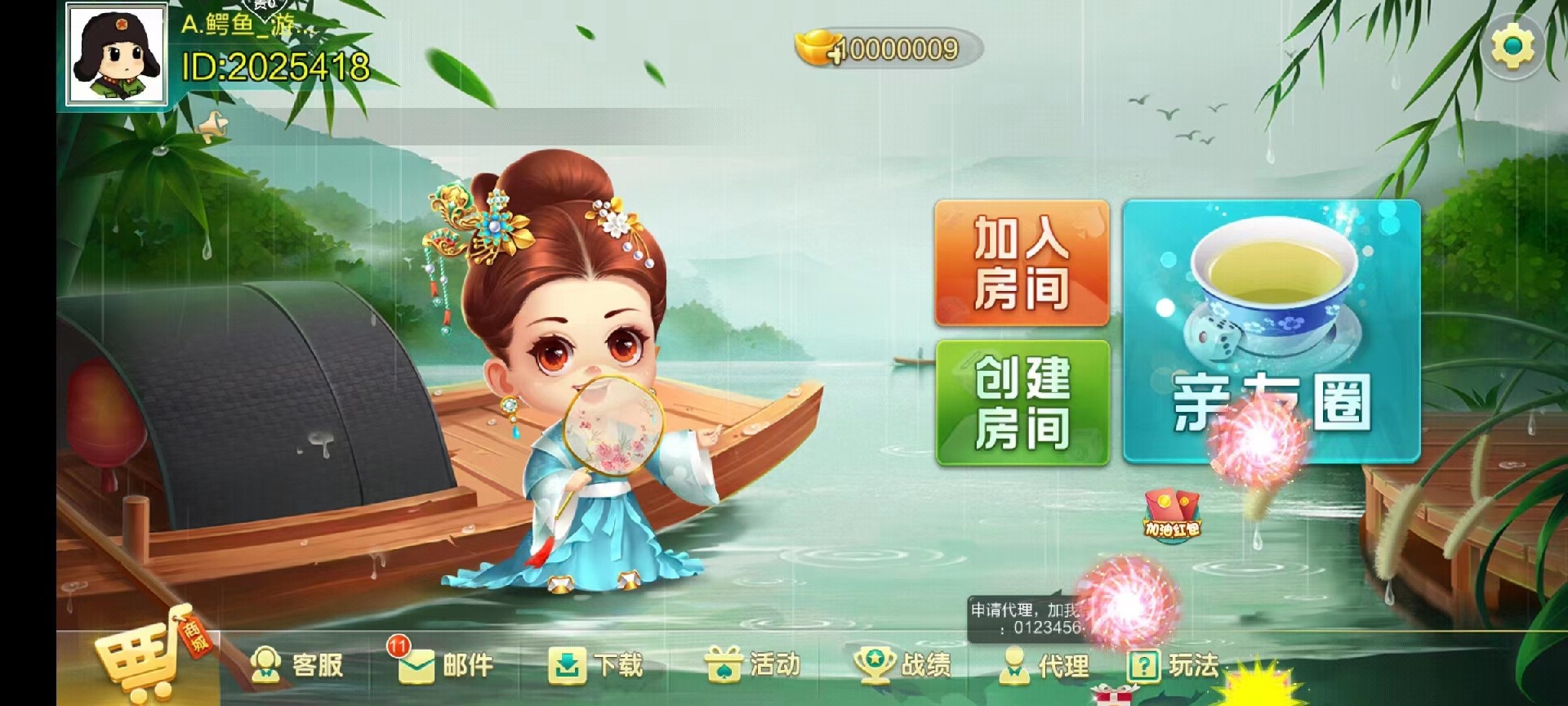Click the gold ingot currency icon
The height and width of the screenshot is (706, 1568).
click(817, 49)
